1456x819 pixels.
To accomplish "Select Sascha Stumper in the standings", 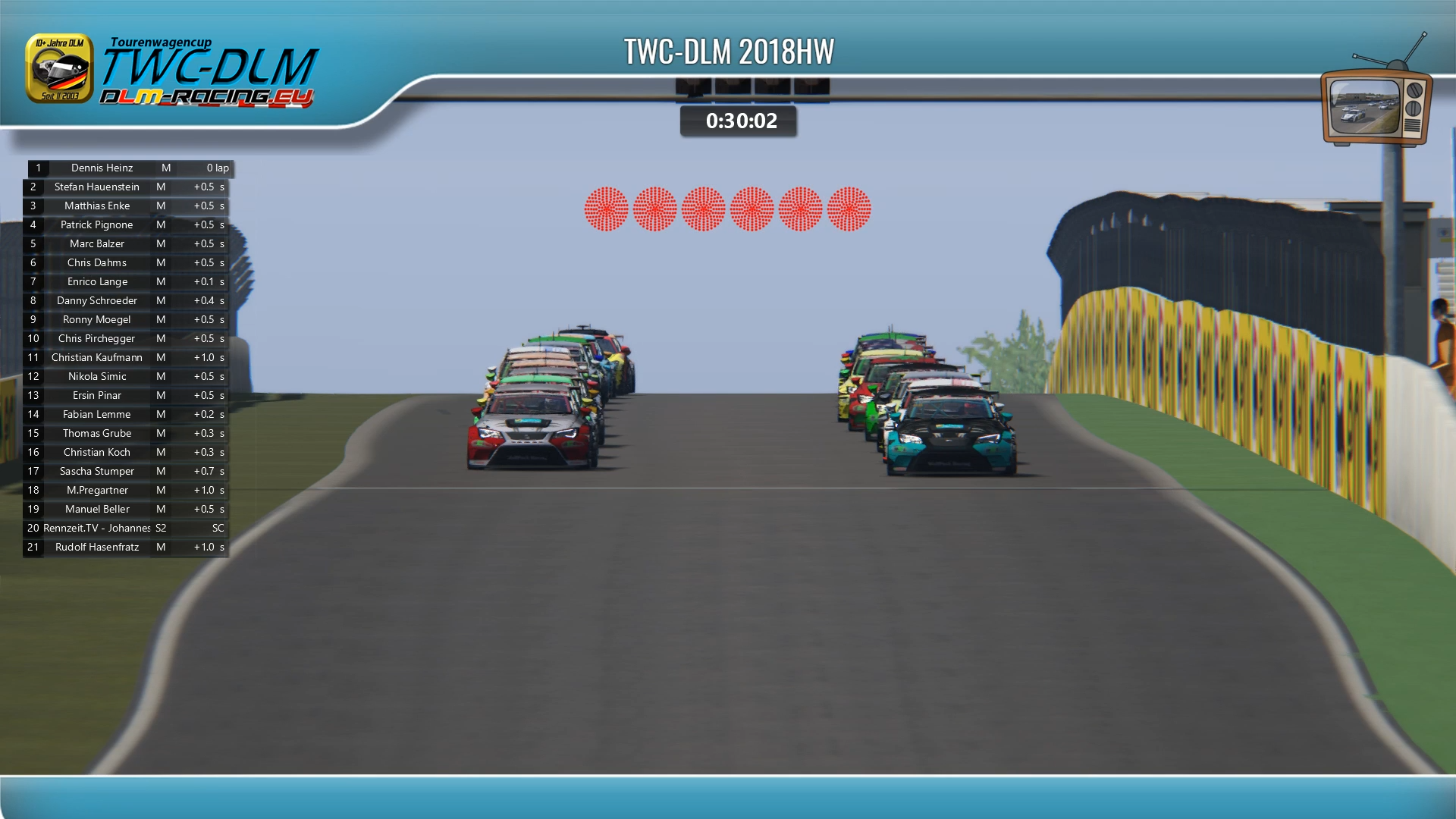I will pyautogui.click(x=97, y=472).
